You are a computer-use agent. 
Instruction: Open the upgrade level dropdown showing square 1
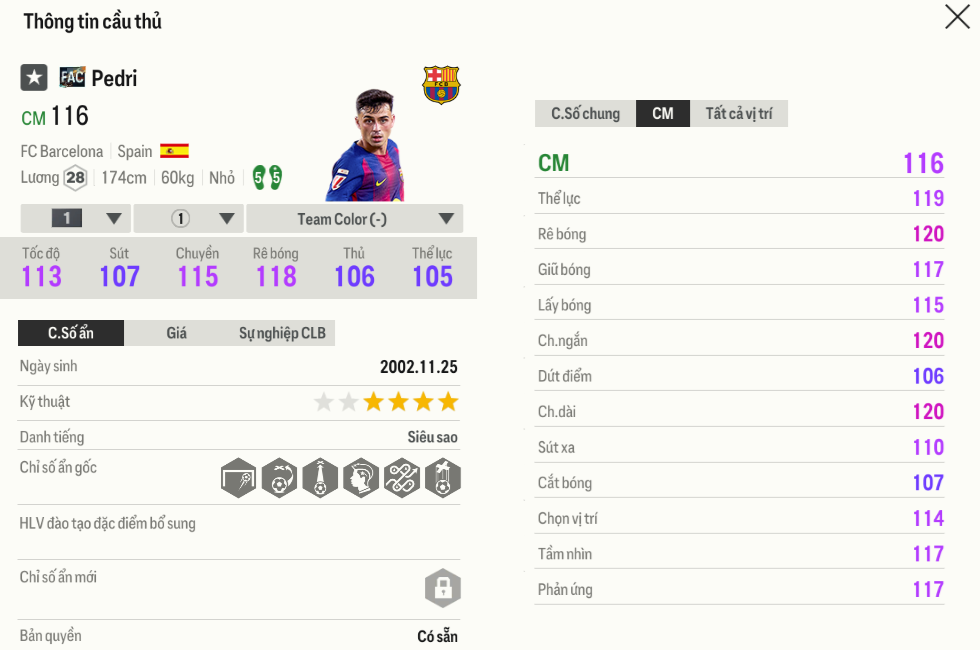[76, 219]
